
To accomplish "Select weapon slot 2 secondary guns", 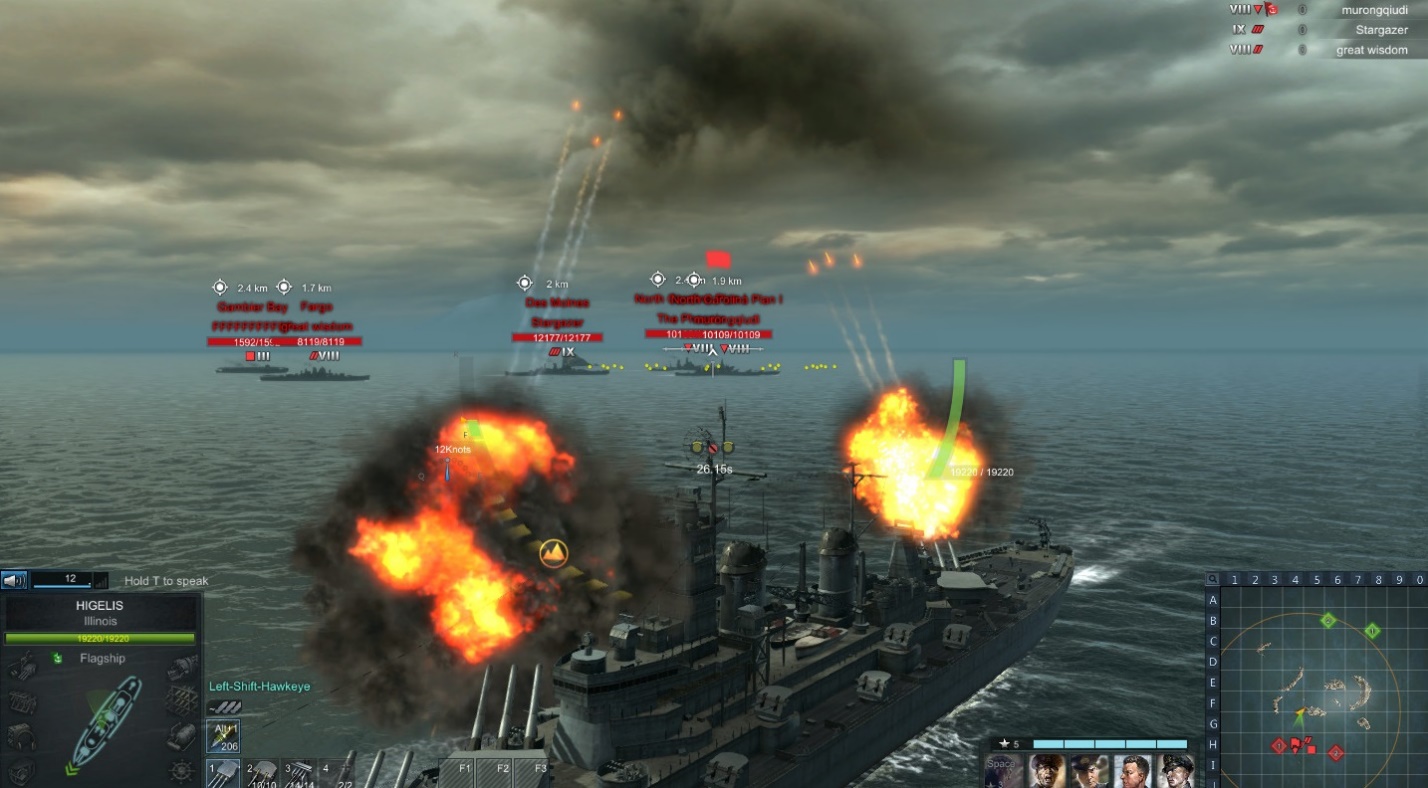I will pyautogui.click(x=263, y=774).
